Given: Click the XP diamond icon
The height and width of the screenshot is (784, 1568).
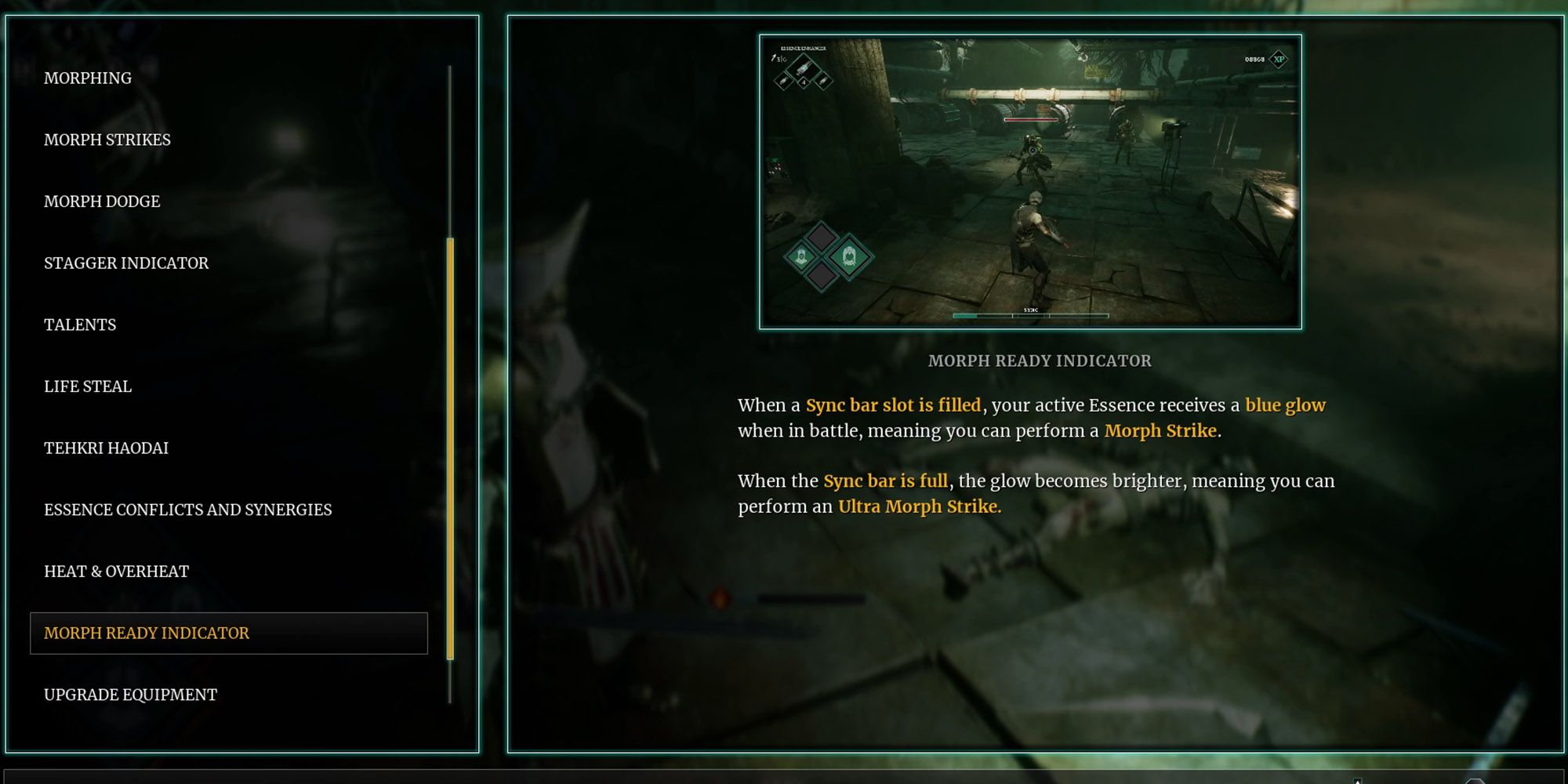Looking at the screenshot, I should click(1278, 59).
